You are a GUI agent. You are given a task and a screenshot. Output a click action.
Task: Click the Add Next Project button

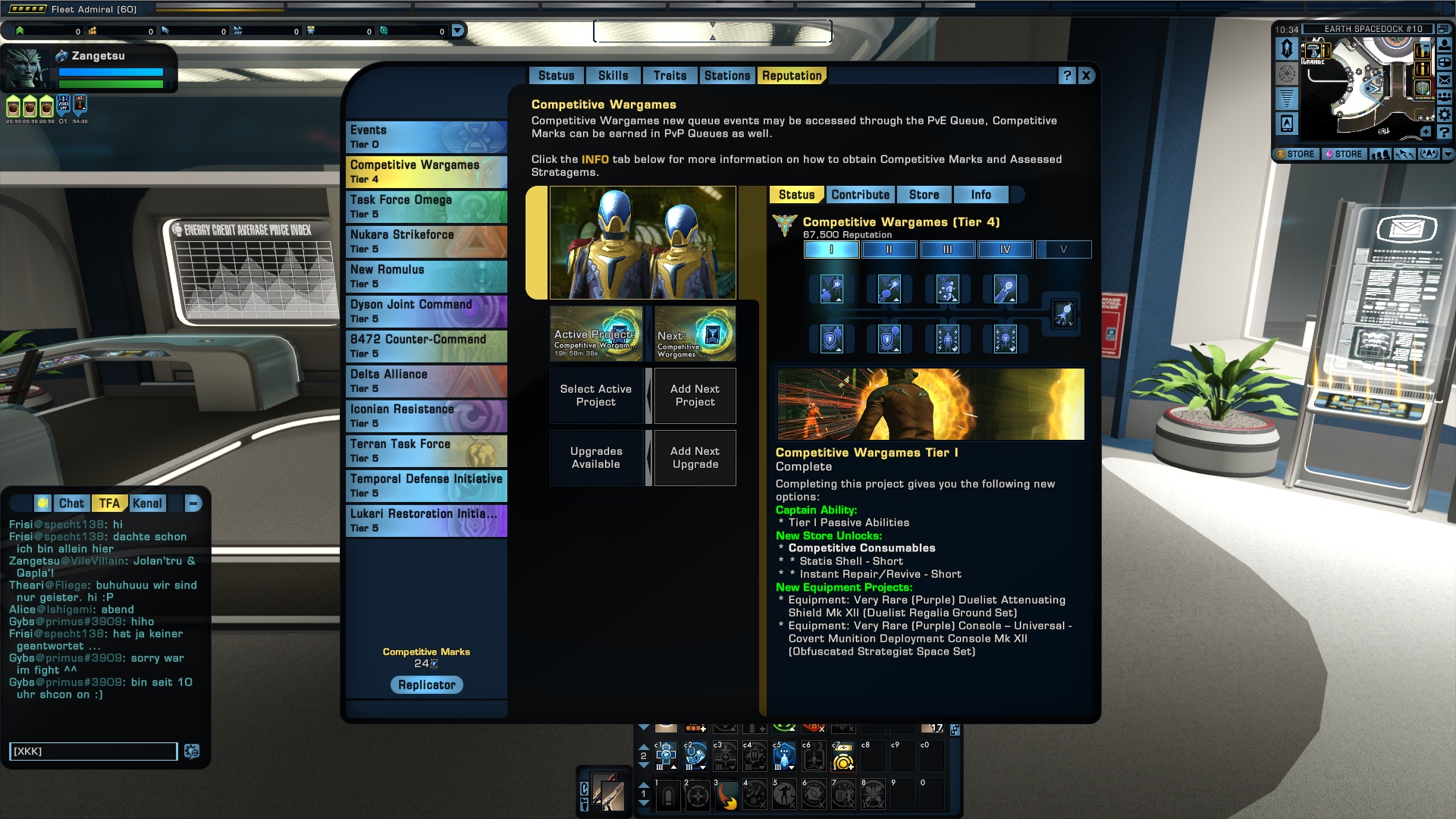(x=695, y=395)
